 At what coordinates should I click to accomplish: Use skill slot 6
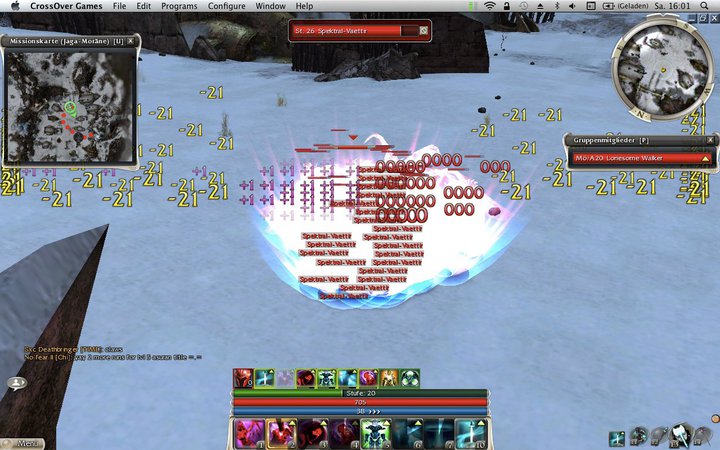click(407, 432)
